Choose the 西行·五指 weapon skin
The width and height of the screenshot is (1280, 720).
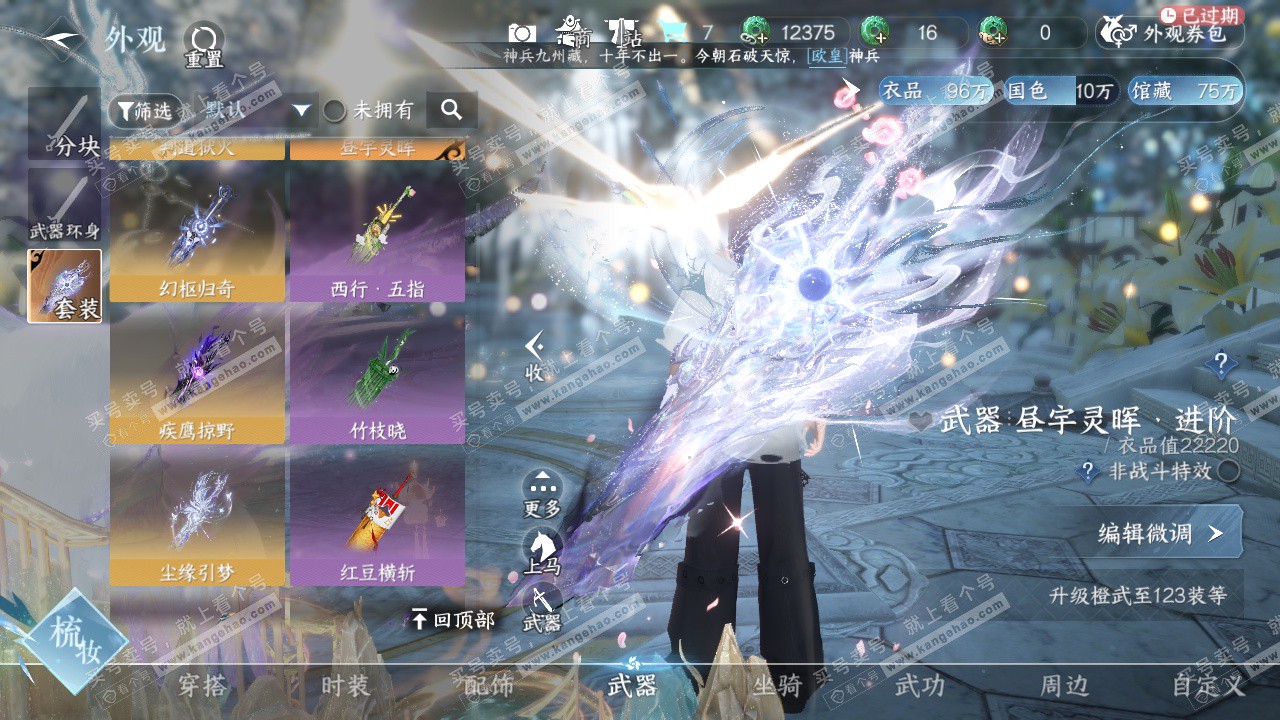click(x=377, y=232)
